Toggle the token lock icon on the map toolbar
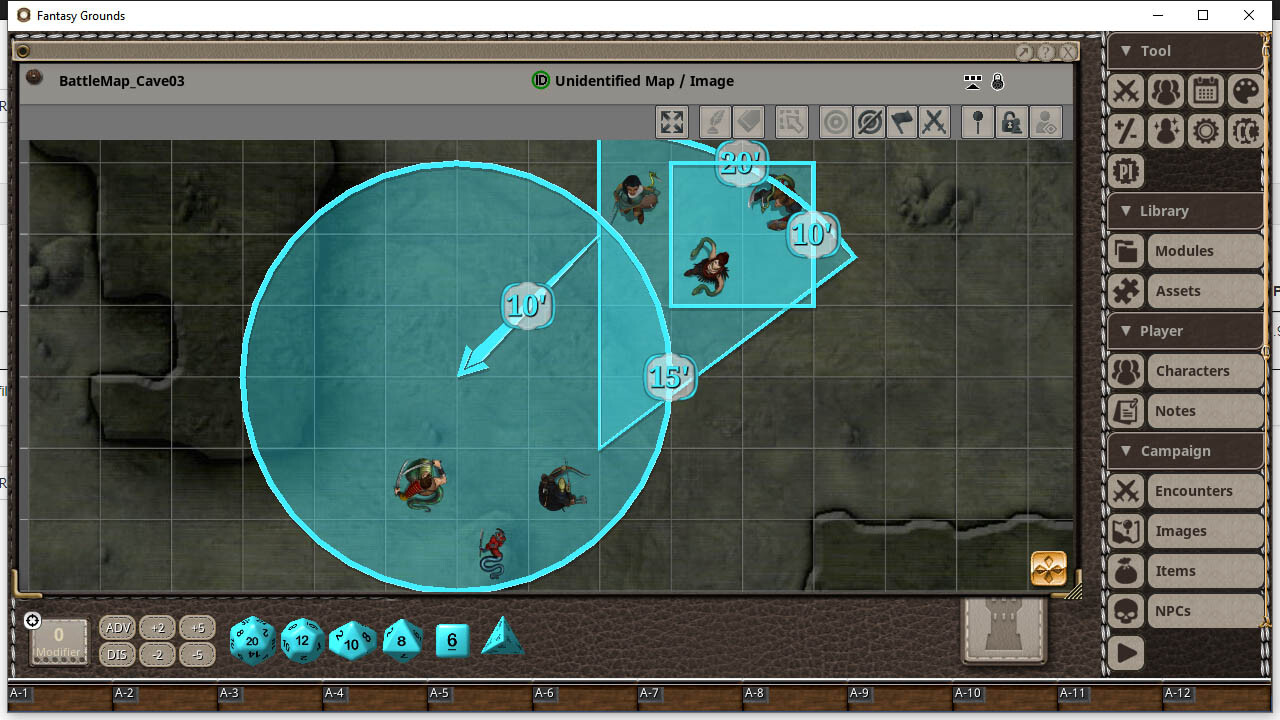This screenshot has width=1280, height=720. [1013, 121]
